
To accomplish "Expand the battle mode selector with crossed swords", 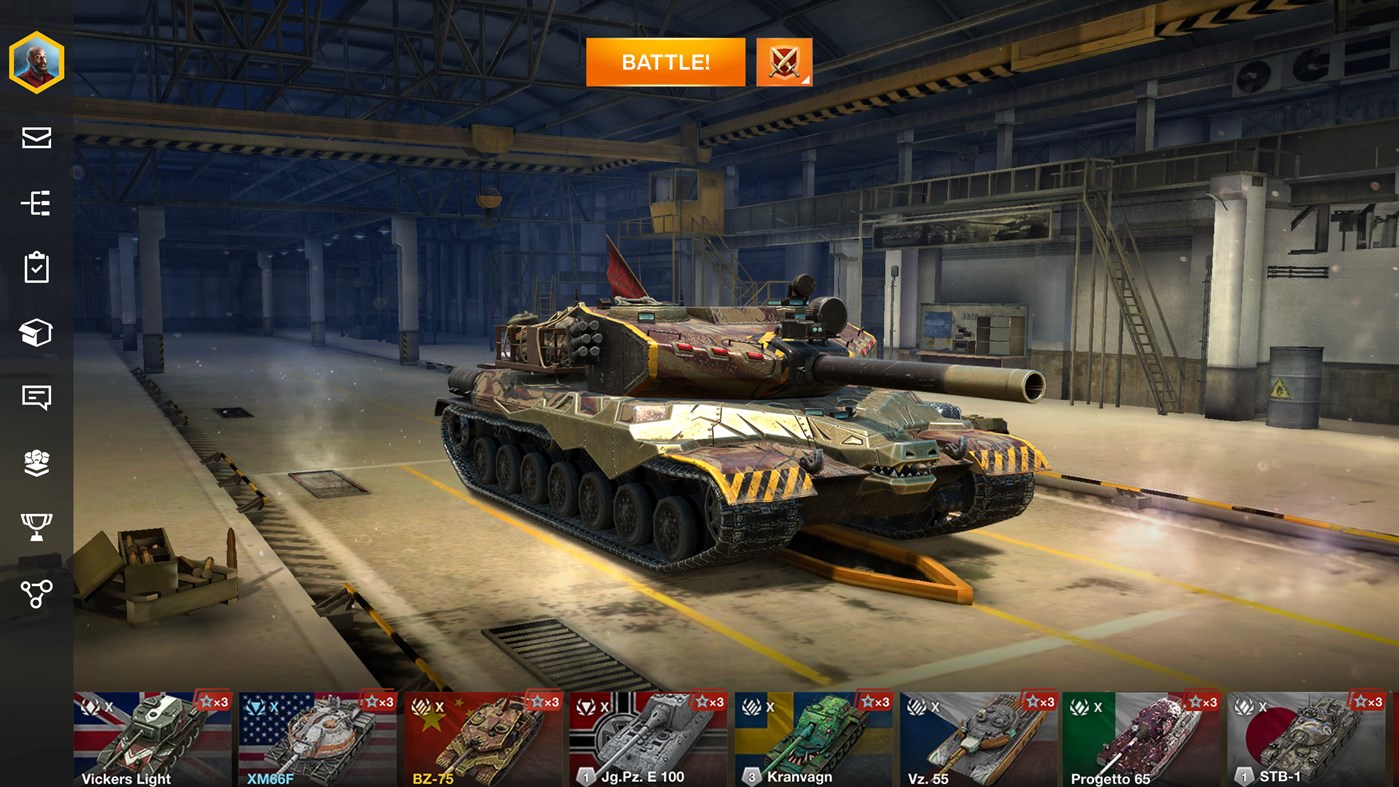I will pos(784,61).
